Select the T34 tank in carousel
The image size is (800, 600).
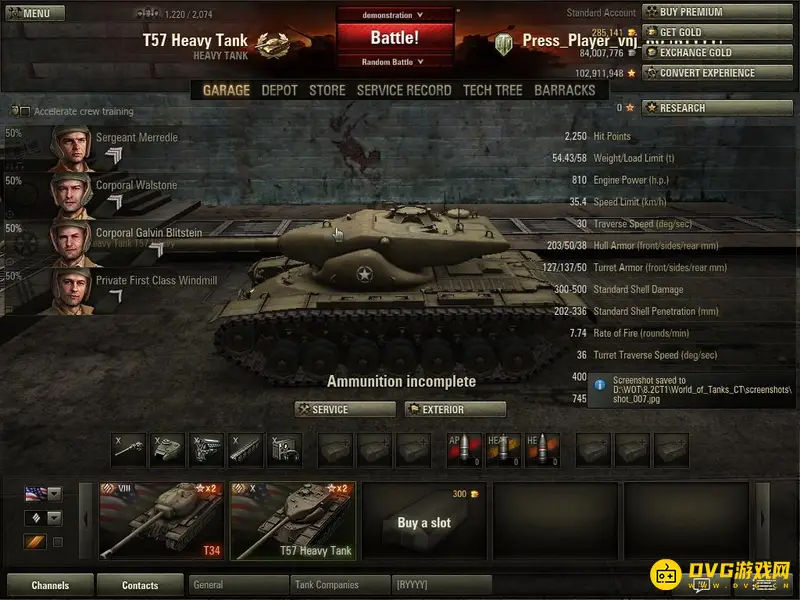coord(162,521)
